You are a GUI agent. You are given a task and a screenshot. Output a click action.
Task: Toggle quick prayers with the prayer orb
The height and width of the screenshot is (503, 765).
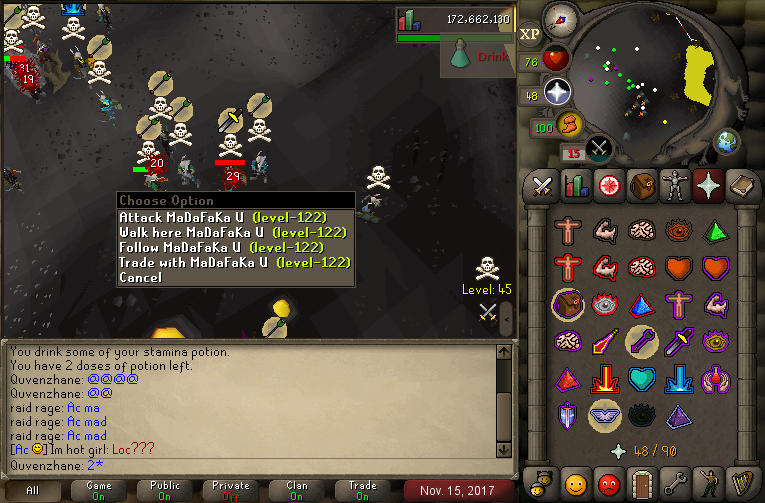click(558, 95)
